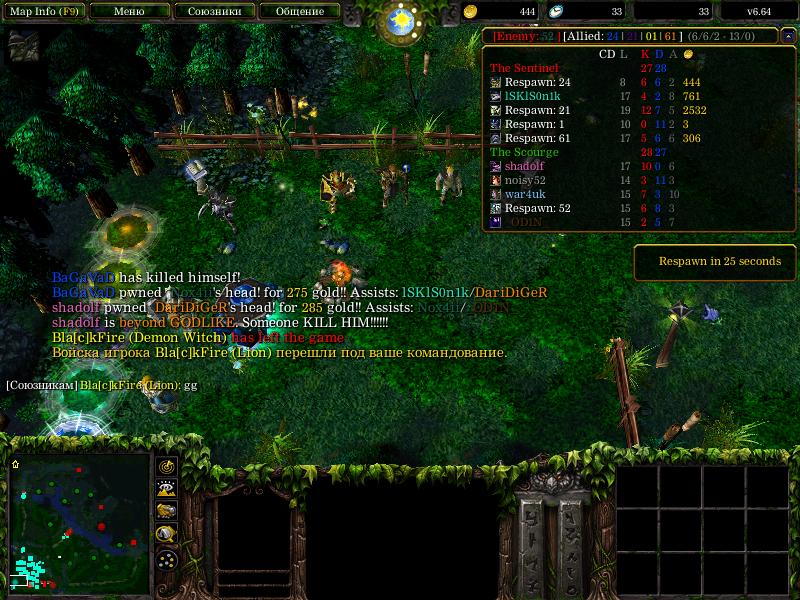Open the Союзники allies menu
The height and width of the screenshot is (600, 800).
coord(214,12)
